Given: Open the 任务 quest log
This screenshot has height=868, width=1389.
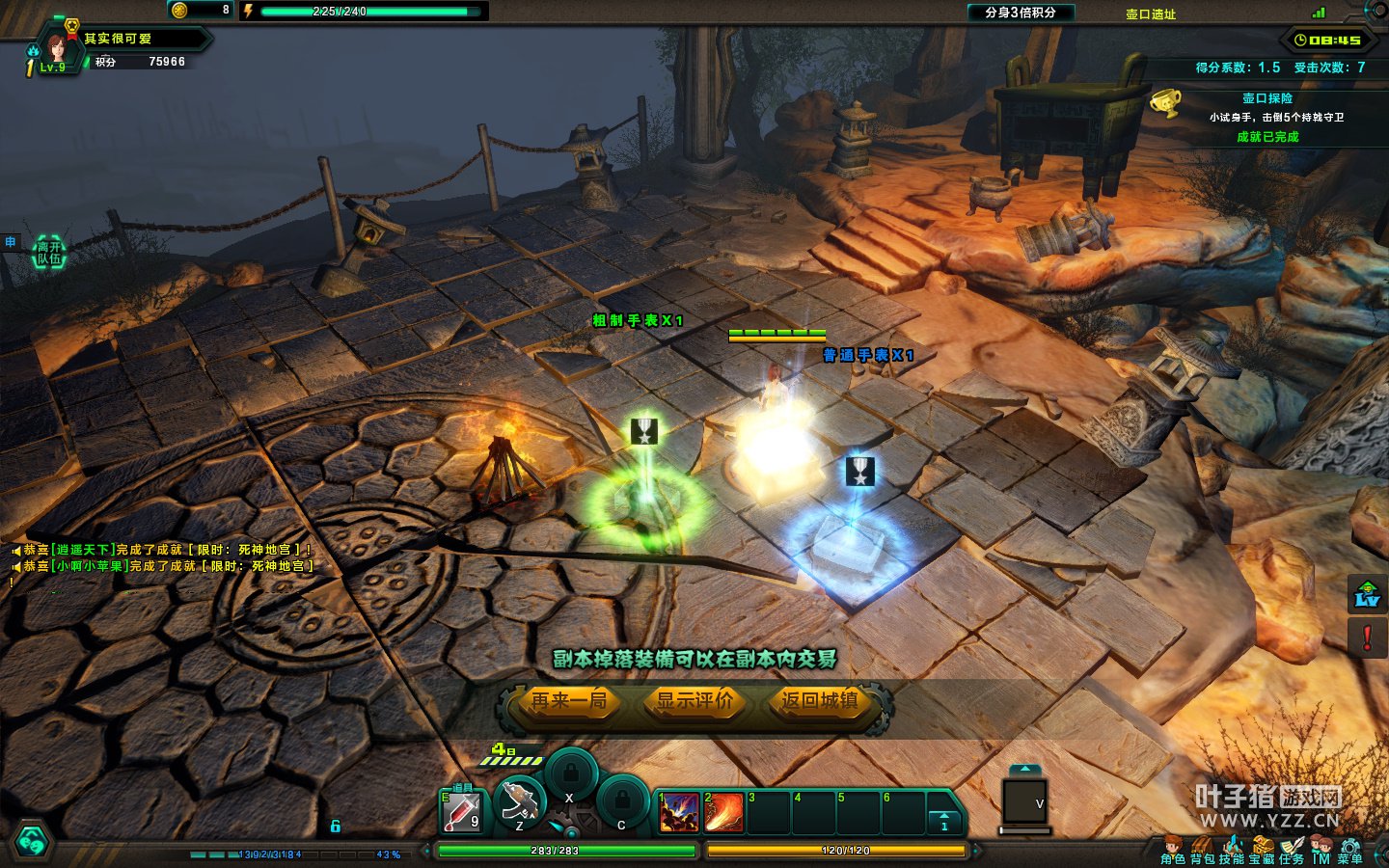Looking at the screenshot, I should click(1292, 851).
